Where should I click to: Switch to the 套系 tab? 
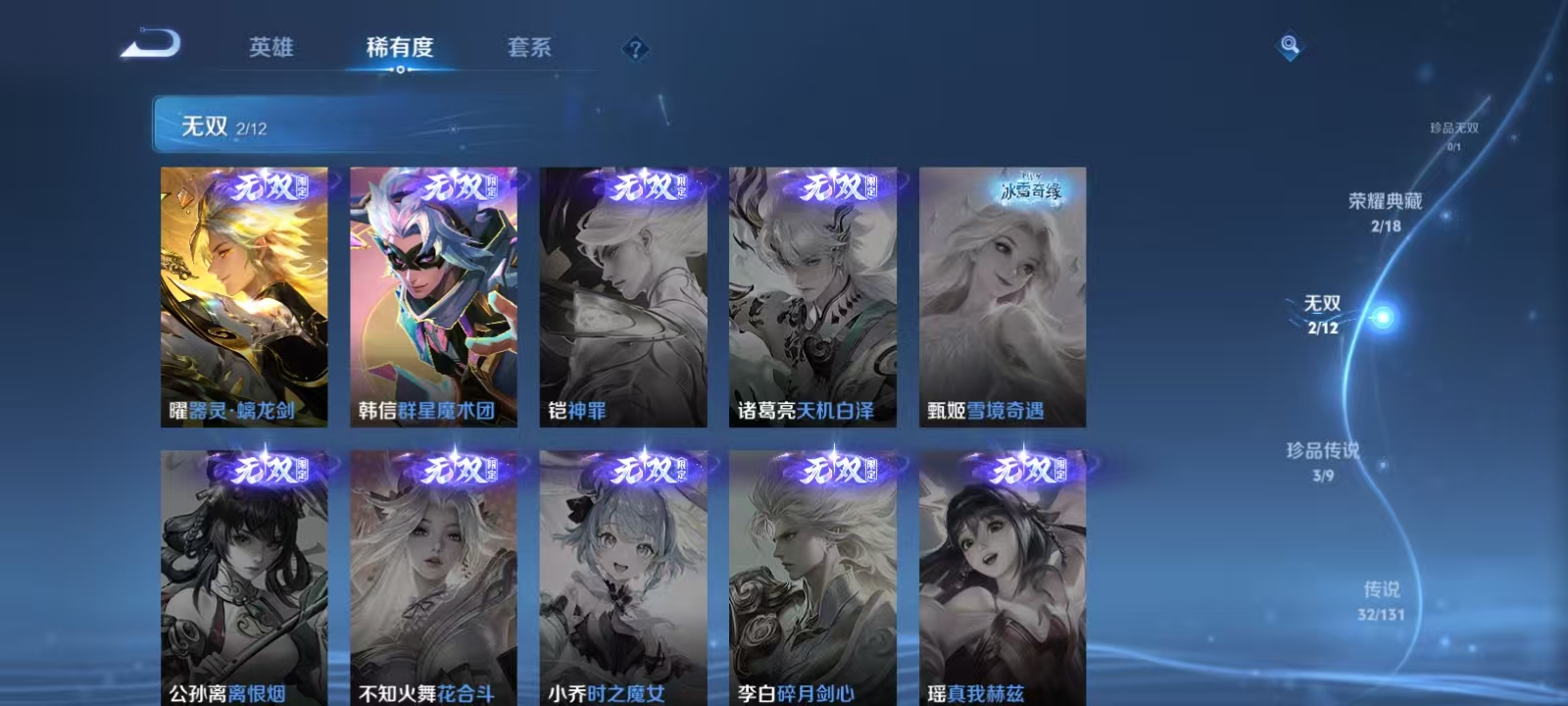click(x=526, y=46)
